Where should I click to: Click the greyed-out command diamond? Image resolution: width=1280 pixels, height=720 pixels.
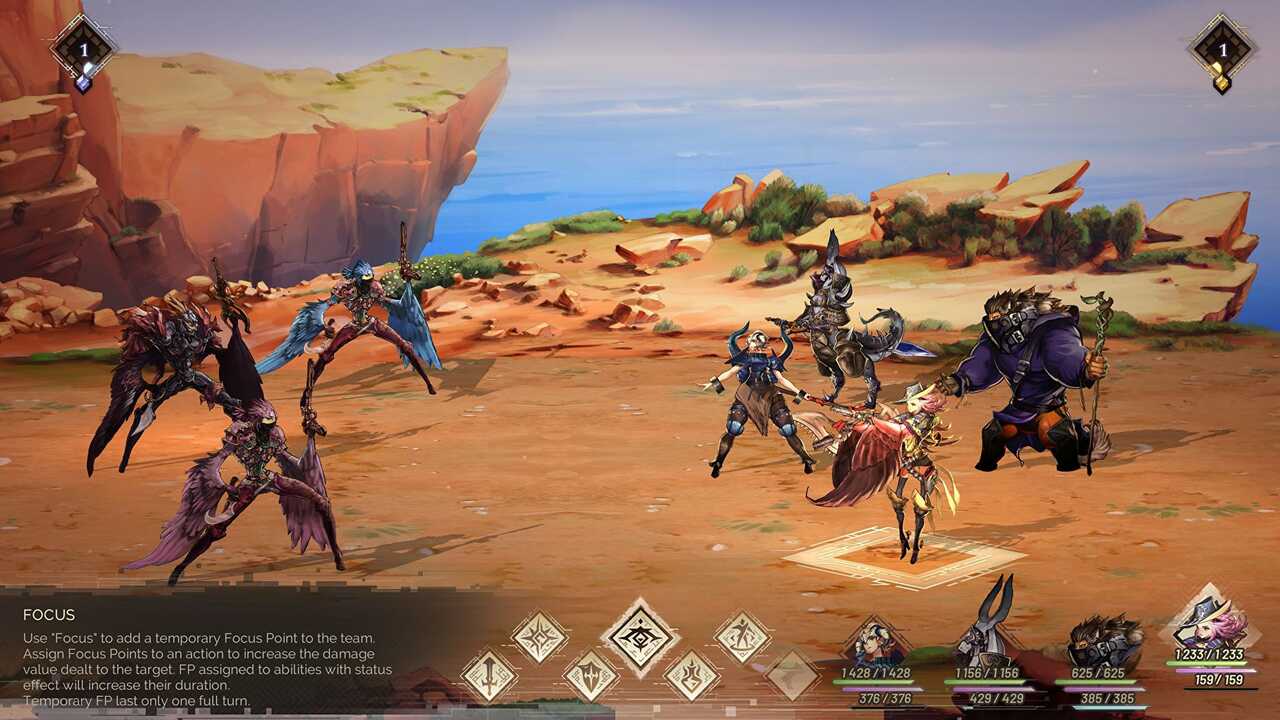pyautogui.click(x=792, y=675)
